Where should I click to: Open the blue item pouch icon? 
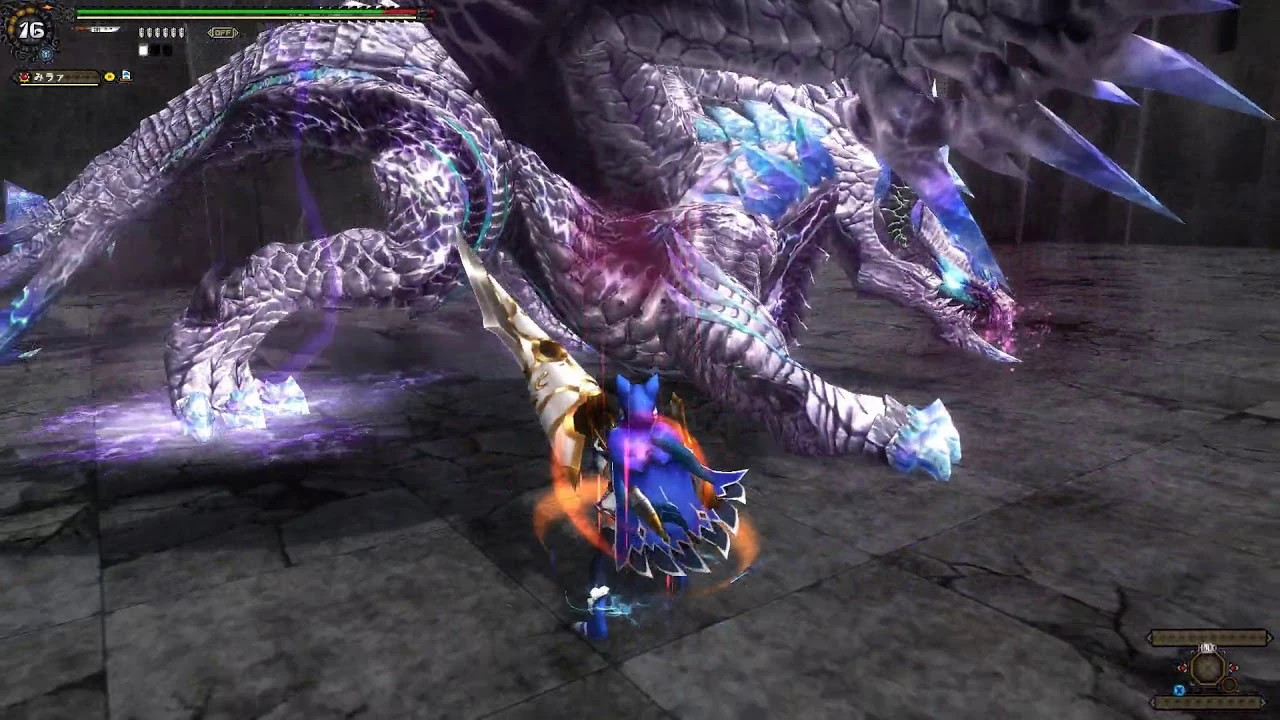125,75
